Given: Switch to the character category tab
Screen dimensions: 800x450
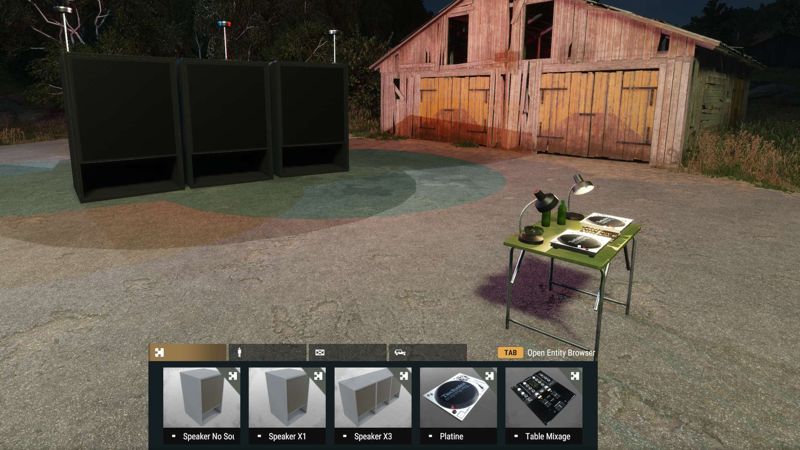Looking at the screenshot, I should point(267,352).
